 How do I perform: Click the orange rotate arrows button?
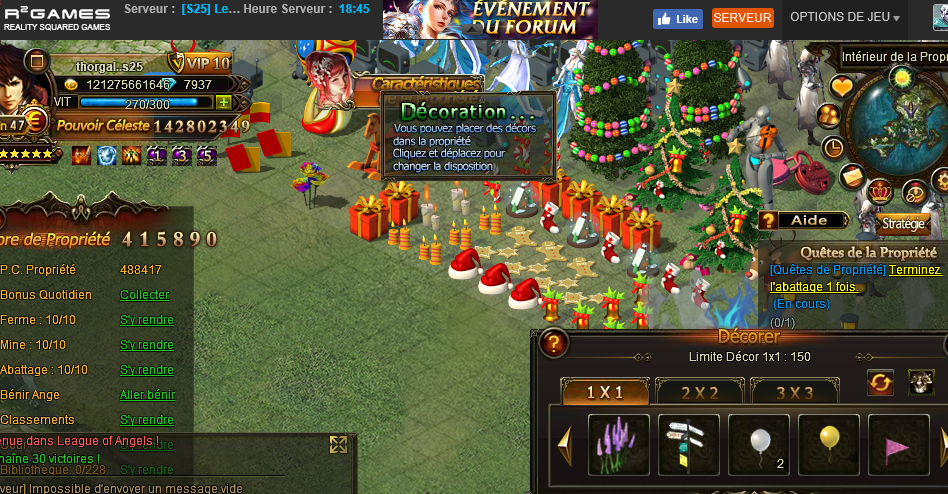880,382
